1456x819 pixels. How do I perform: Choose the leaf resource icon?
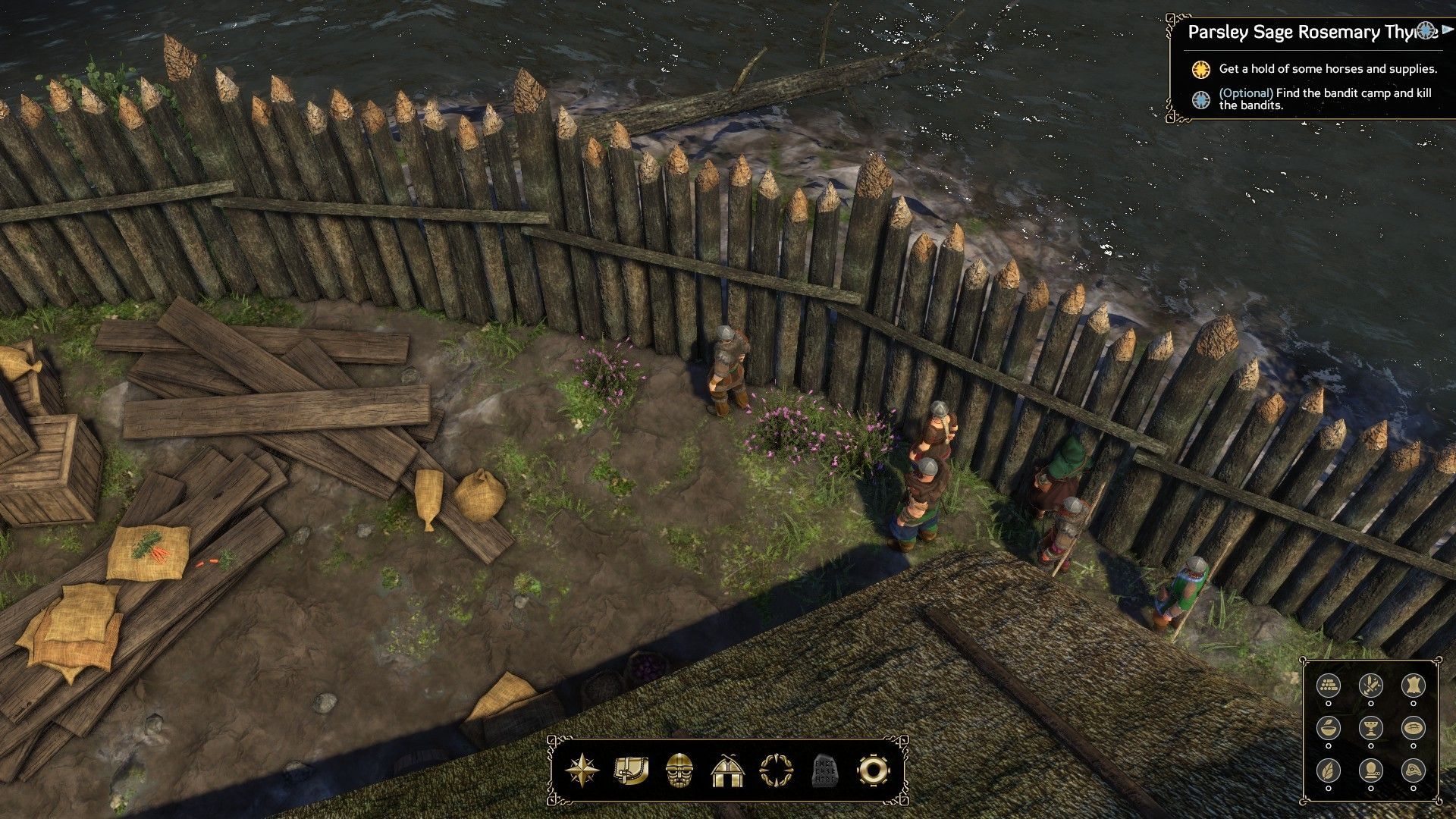pyautogui.click(x=1328, y=769)
